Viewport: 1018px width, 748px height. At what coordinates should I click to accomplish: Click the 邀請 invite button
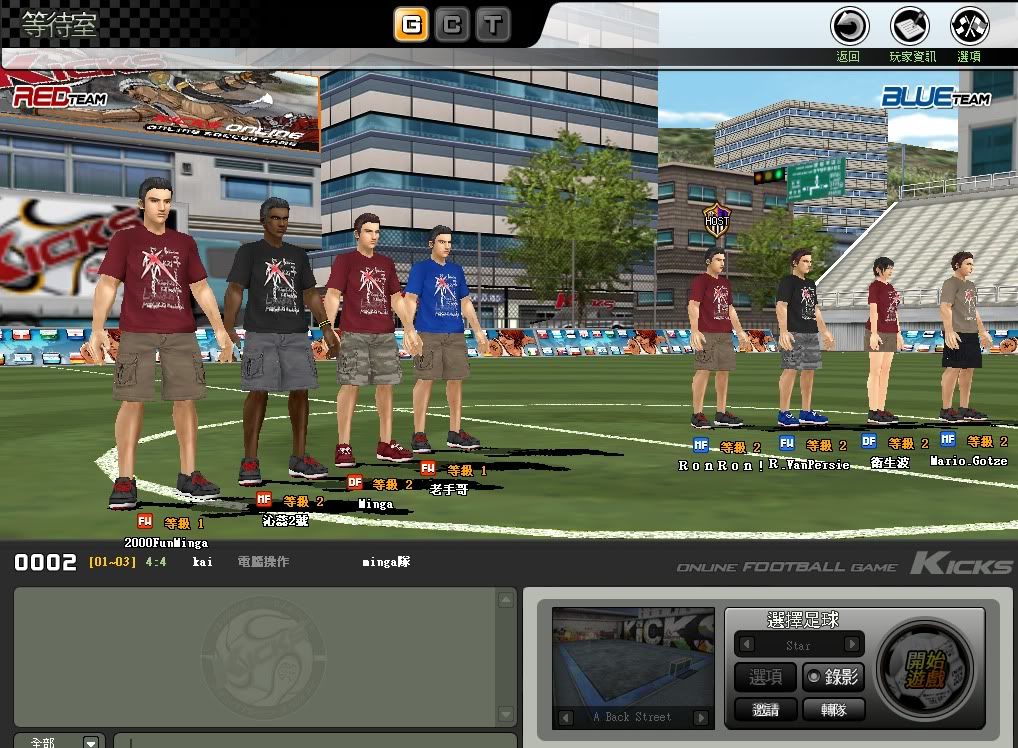(x=766, y=709)
